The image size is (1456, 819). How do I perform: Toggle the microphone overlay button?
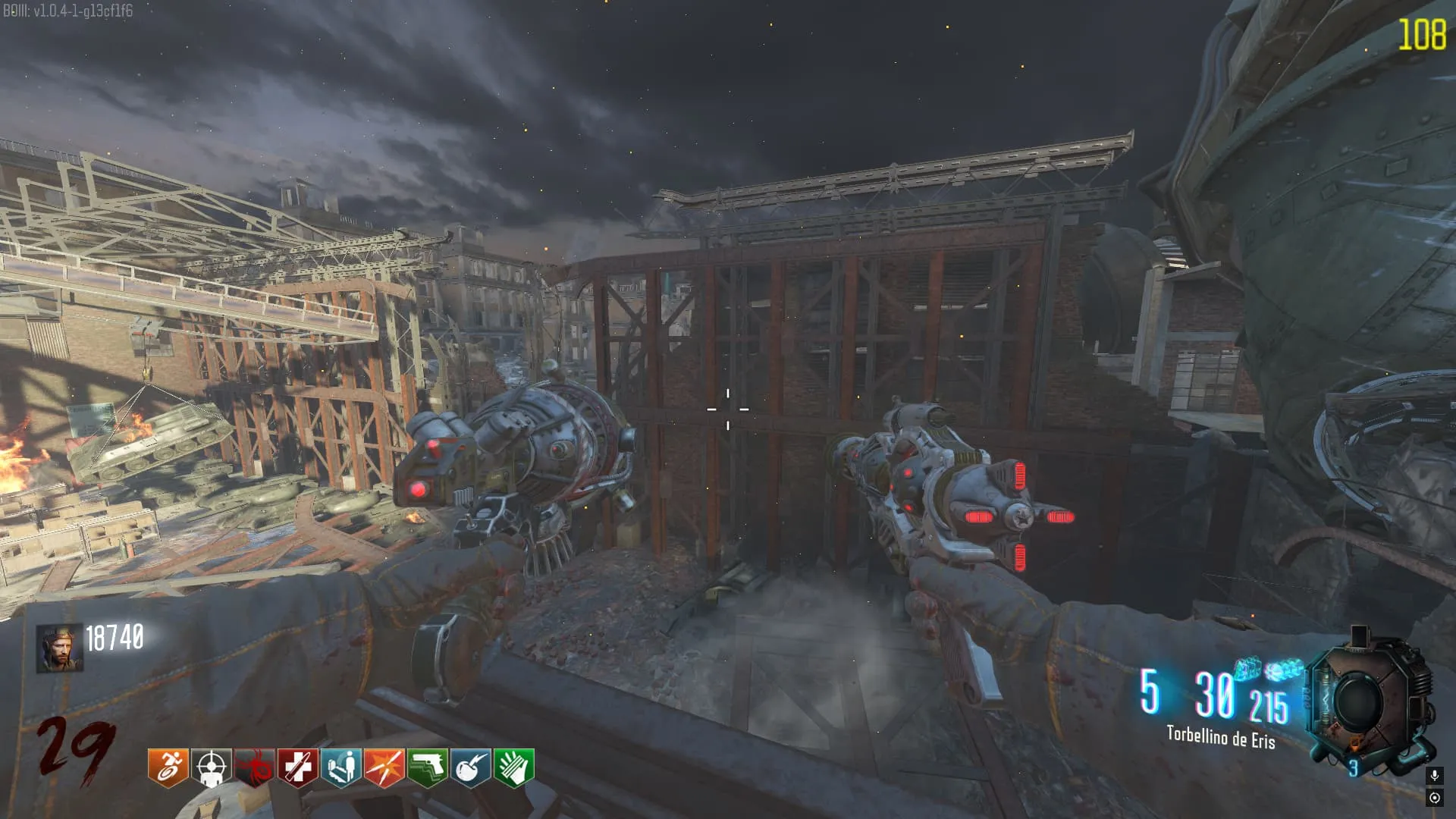pyautogui.click(x=1434, y=775)
